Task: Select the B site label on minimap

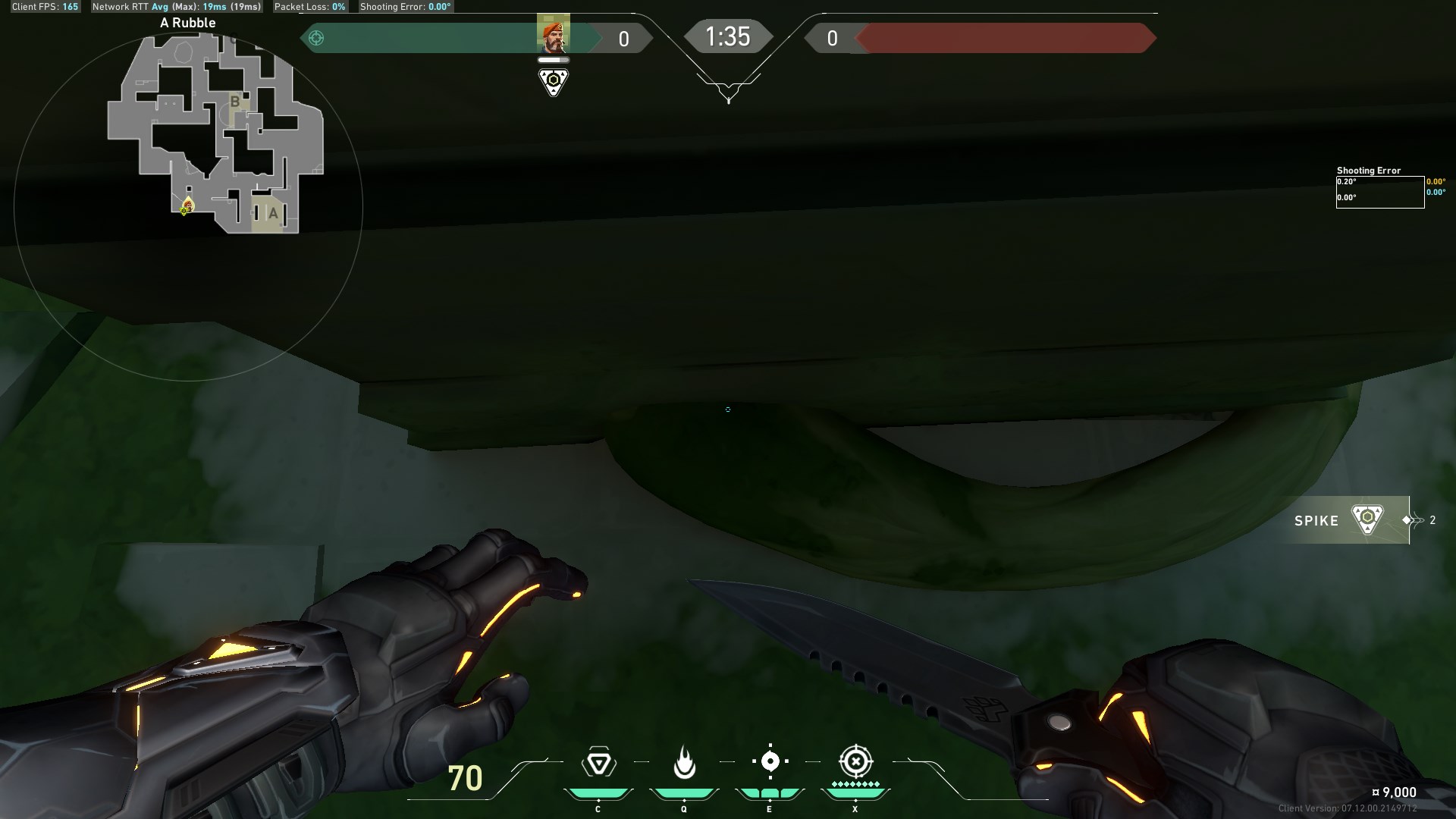Action: (235, 102)
